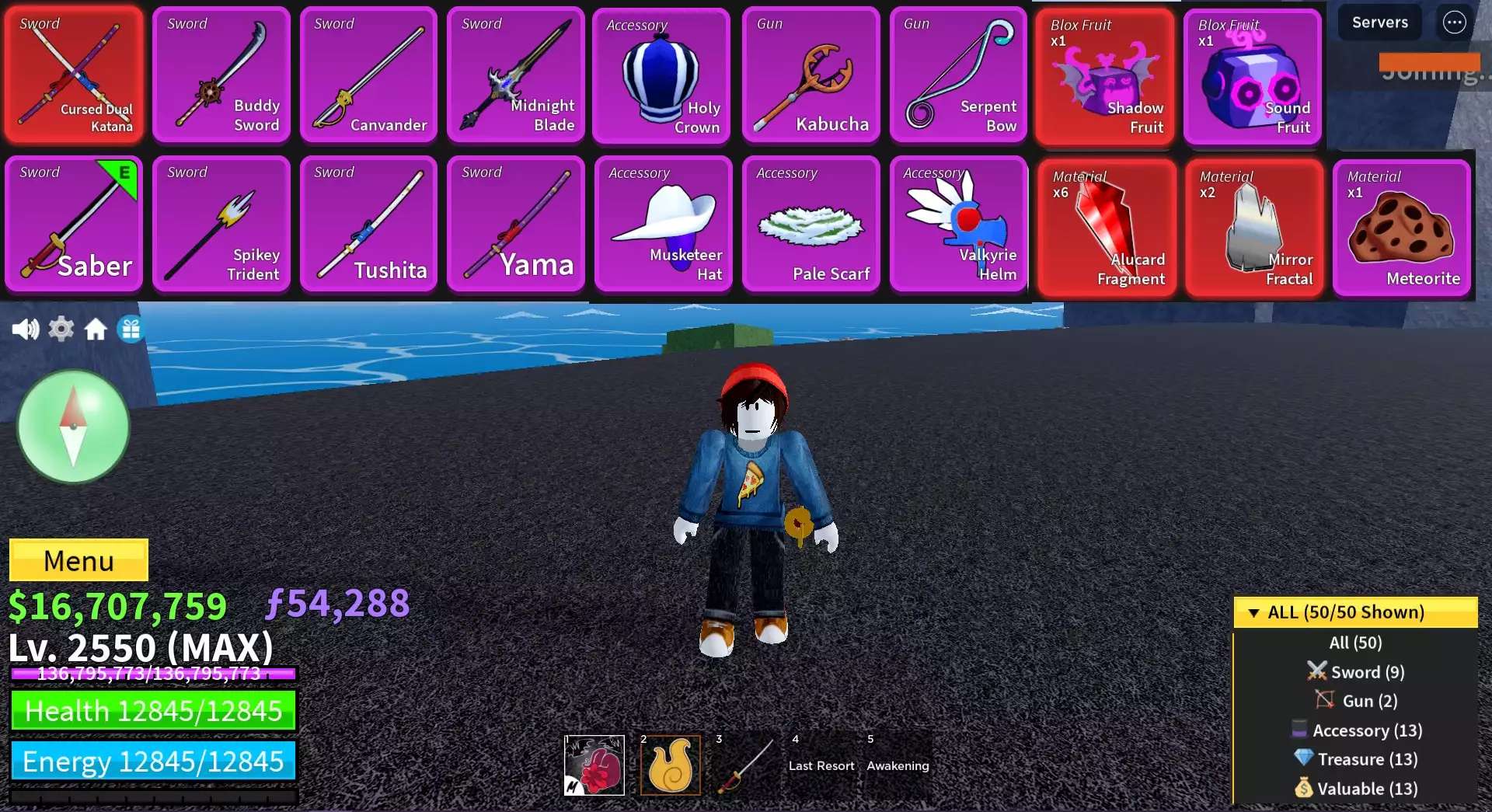Click the yellow Menu button
The image size is (1492, 812).
point(78,559)
